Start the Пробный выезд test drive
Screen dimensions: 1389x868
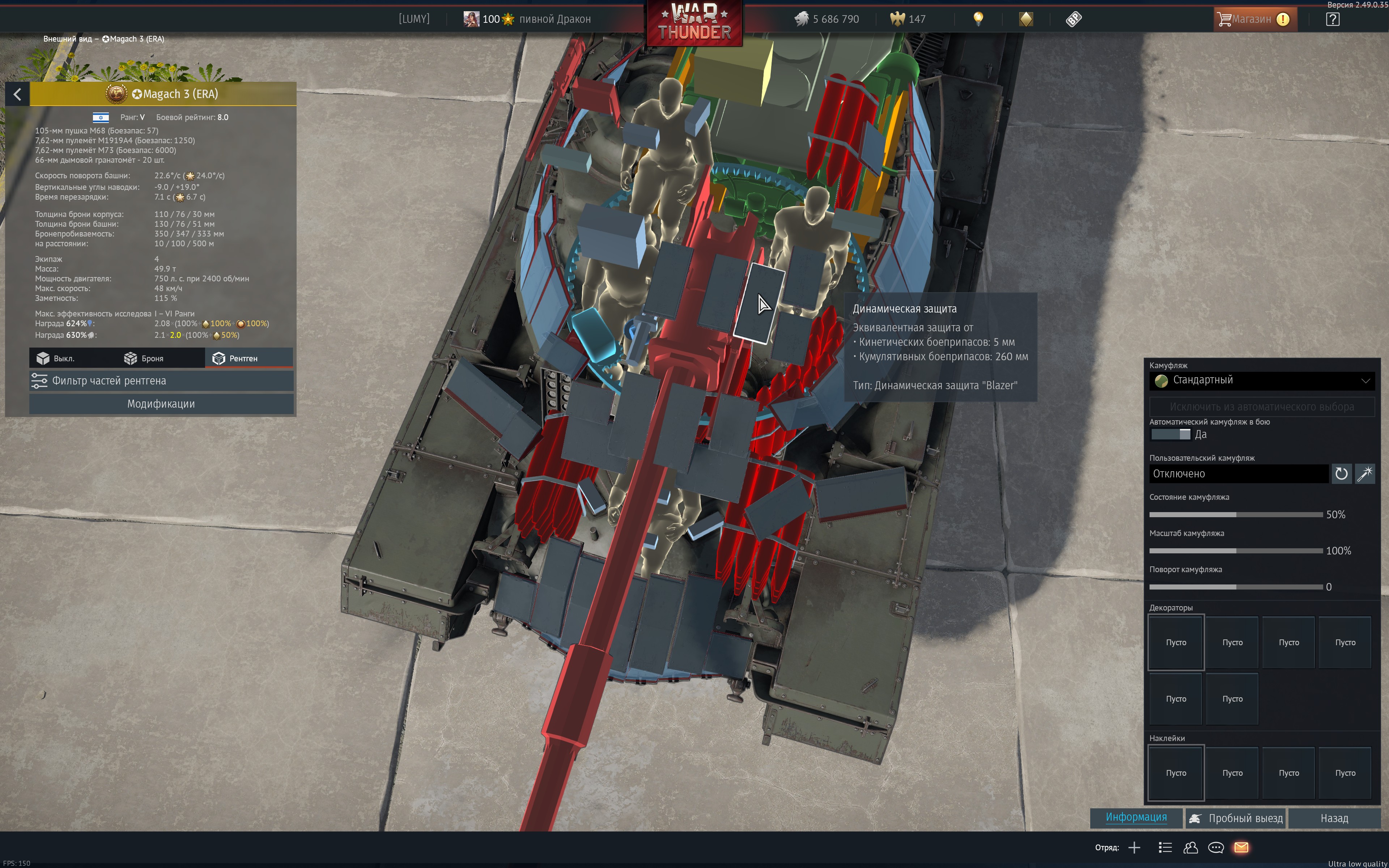pos(1236,818)
